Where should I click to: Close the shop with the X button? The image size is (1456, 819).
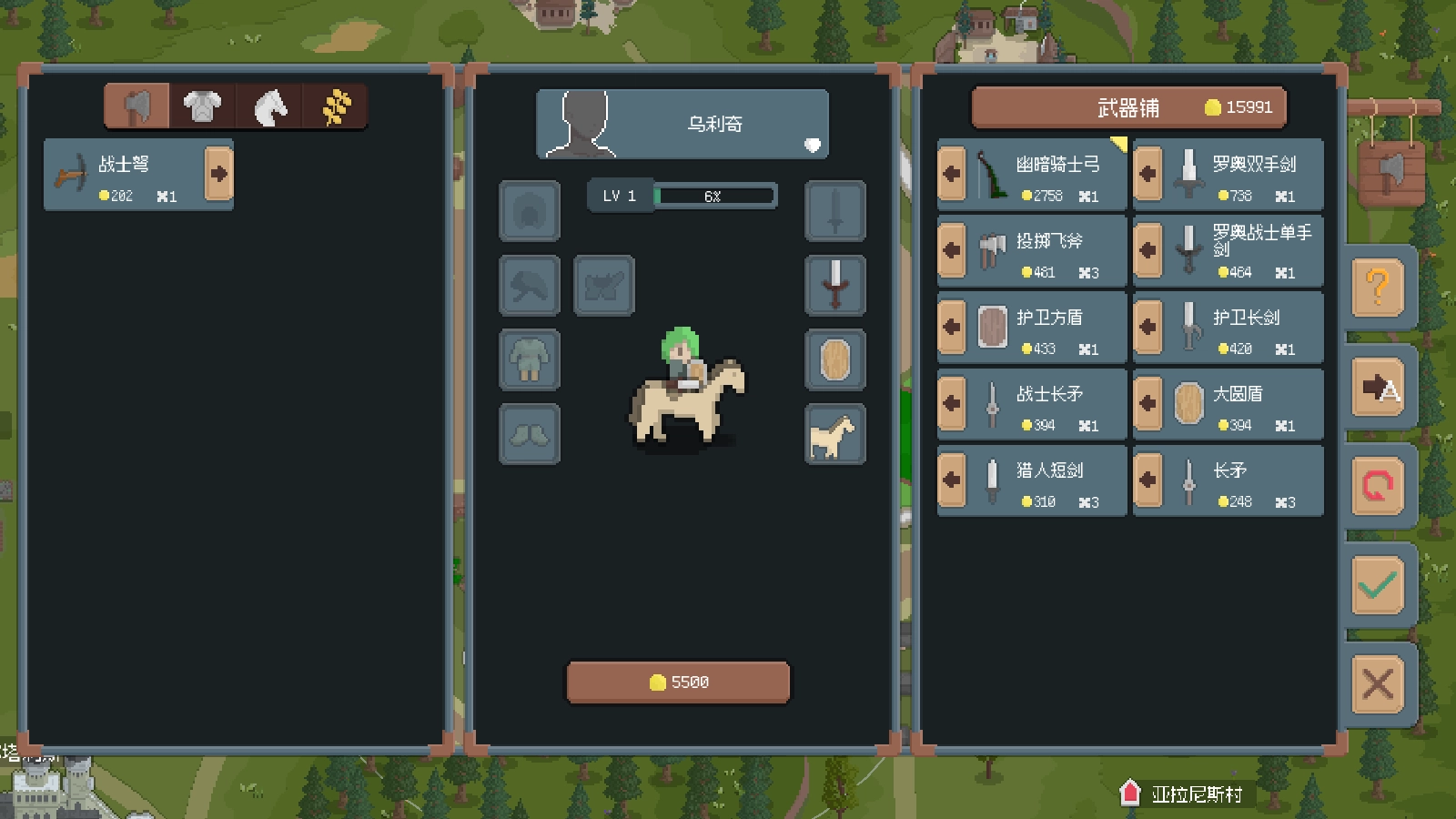[x=1378, y=683]
